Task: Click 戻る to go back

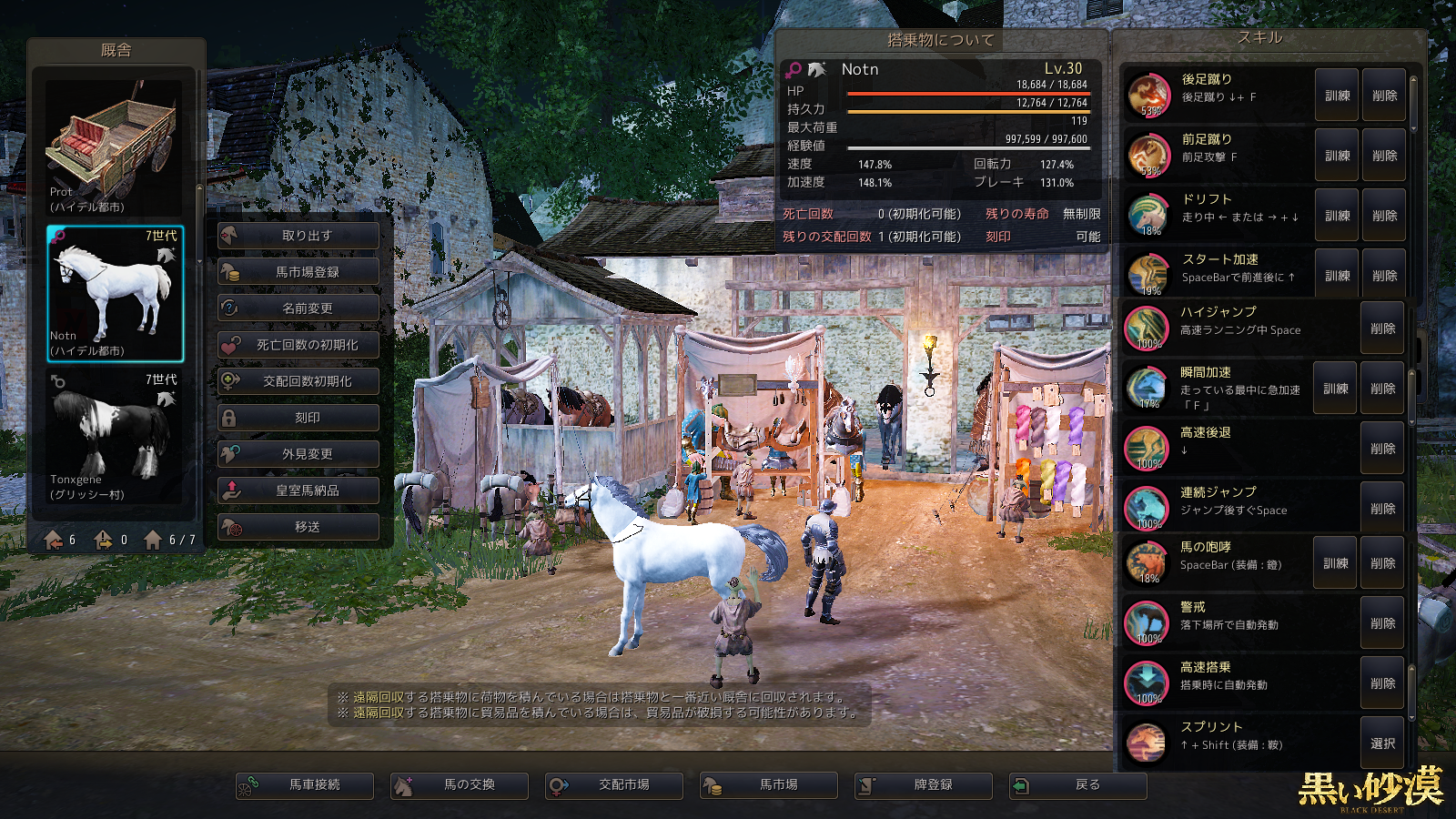Action: (1078, 785)
